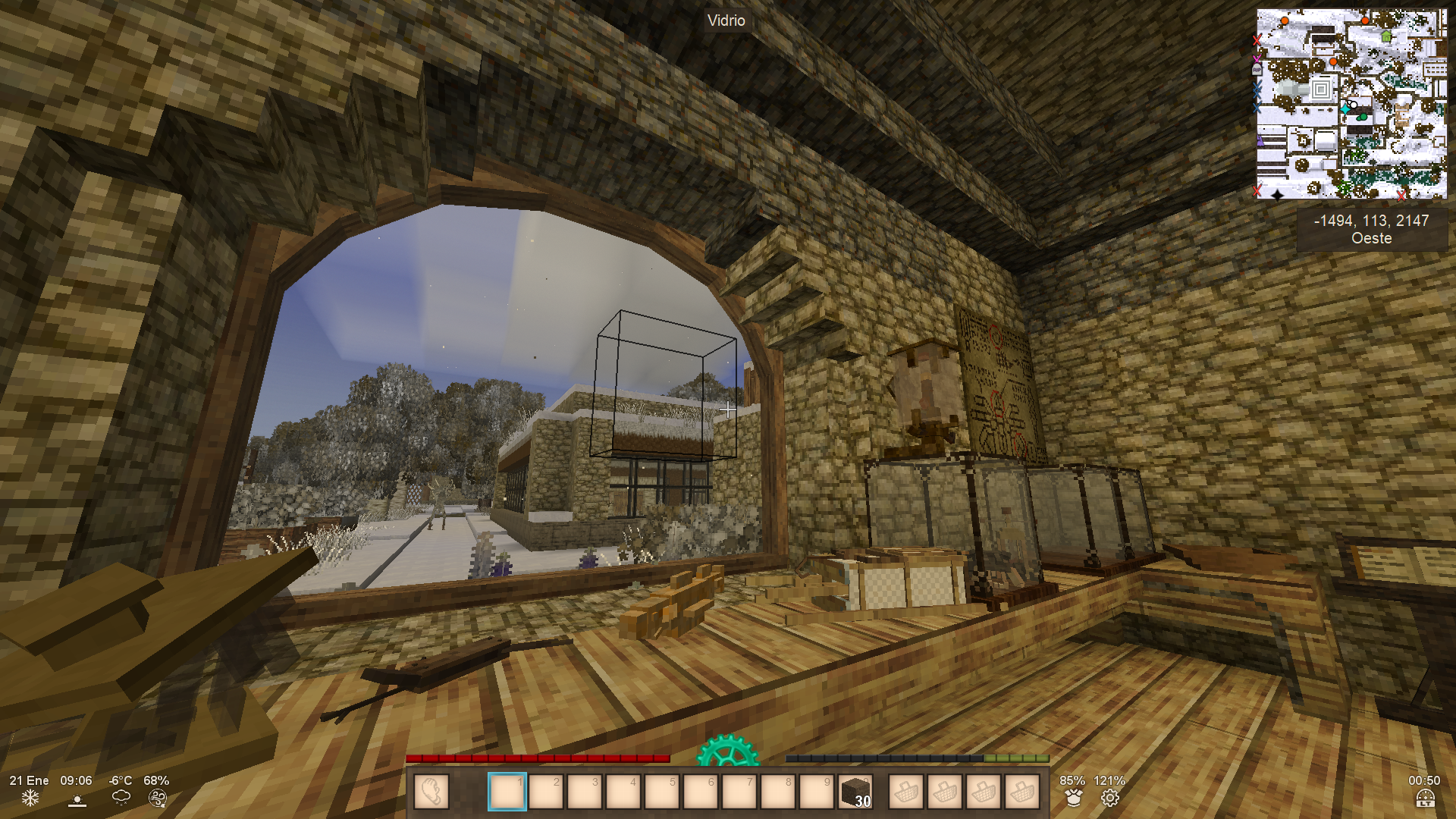Click the cyan star marker on minimap

tap(1345, 109)
